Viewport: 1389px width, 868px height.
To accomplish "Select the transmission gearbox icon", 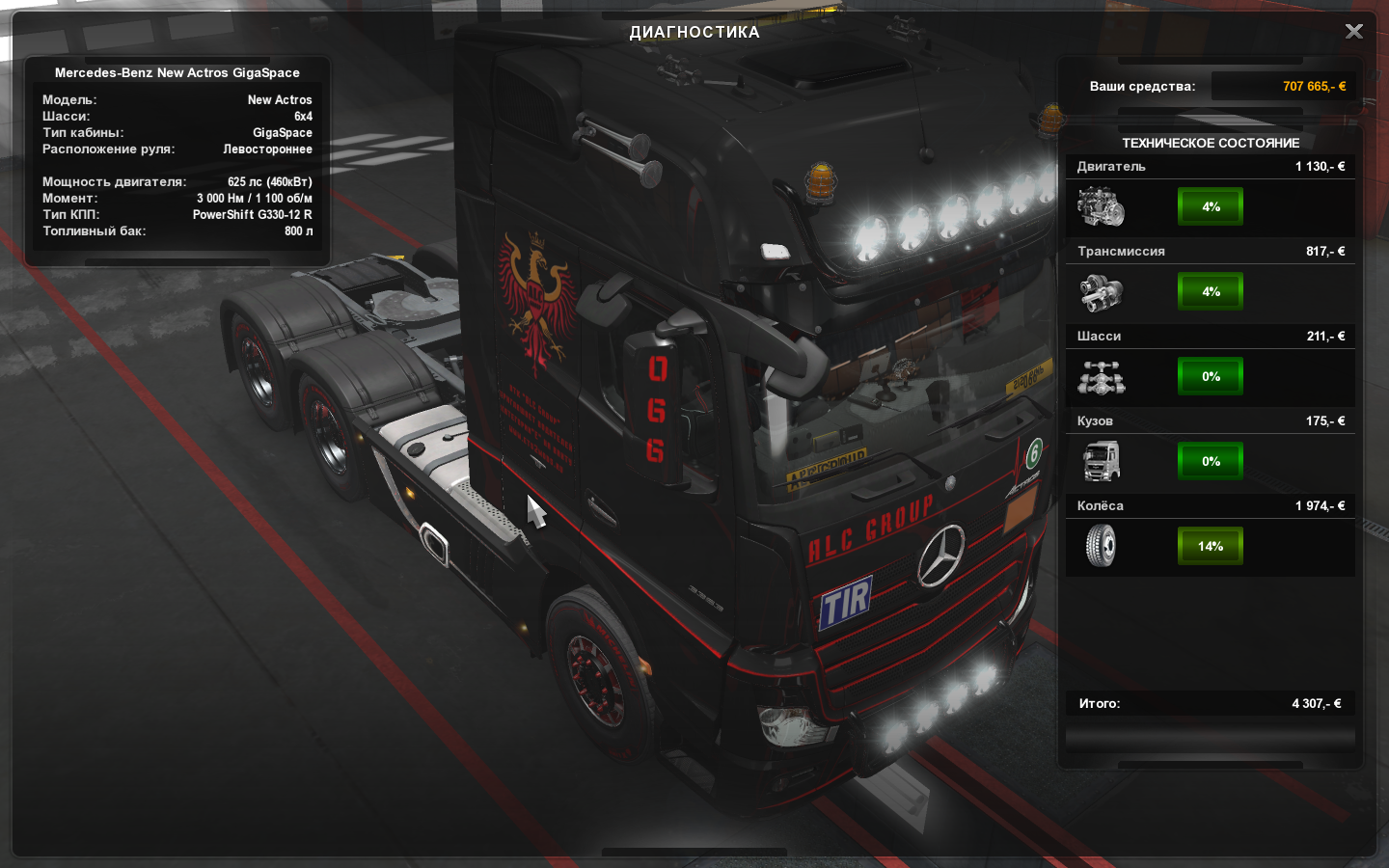I will 1101,291.
